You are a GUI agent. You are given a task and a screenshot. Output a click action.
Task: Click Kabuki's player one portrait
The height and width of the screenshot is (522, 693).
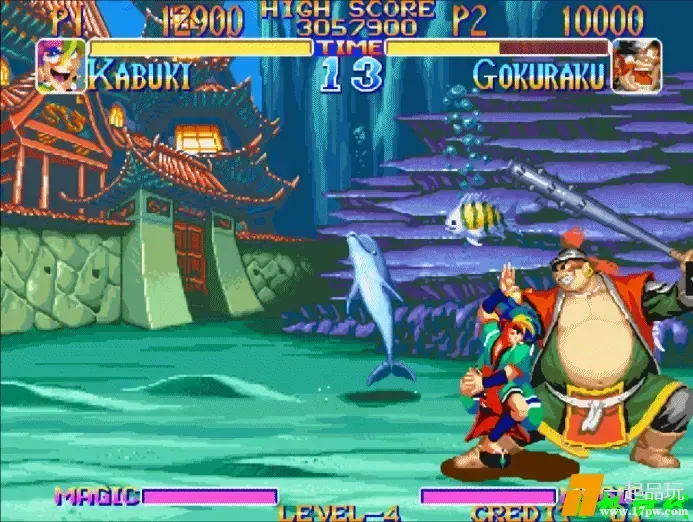[x=60, y=66]
